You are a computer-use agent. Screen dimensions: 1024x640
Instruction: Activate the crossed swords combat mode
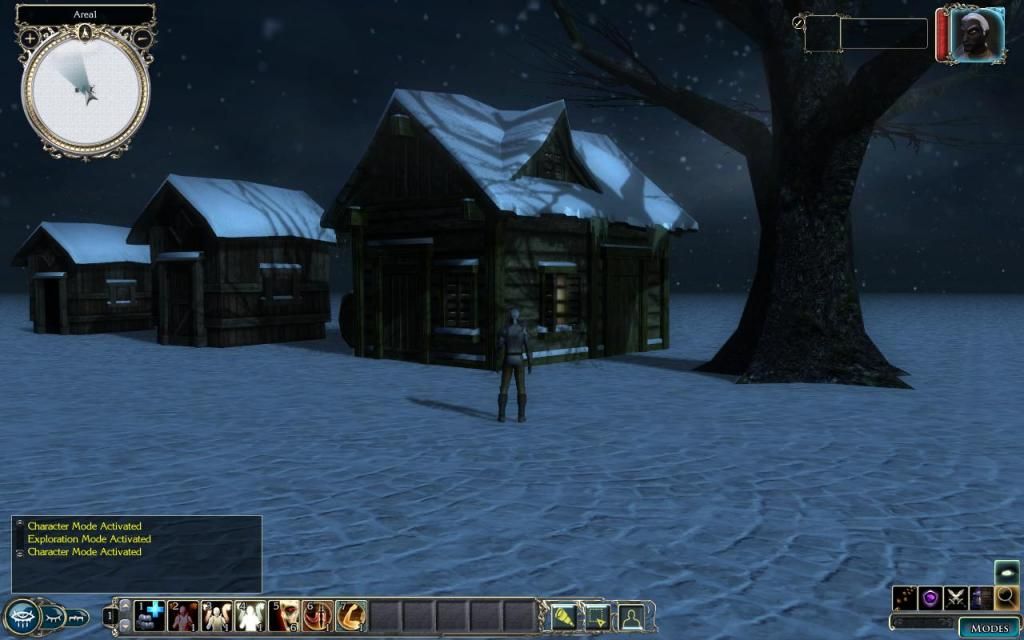955,598
